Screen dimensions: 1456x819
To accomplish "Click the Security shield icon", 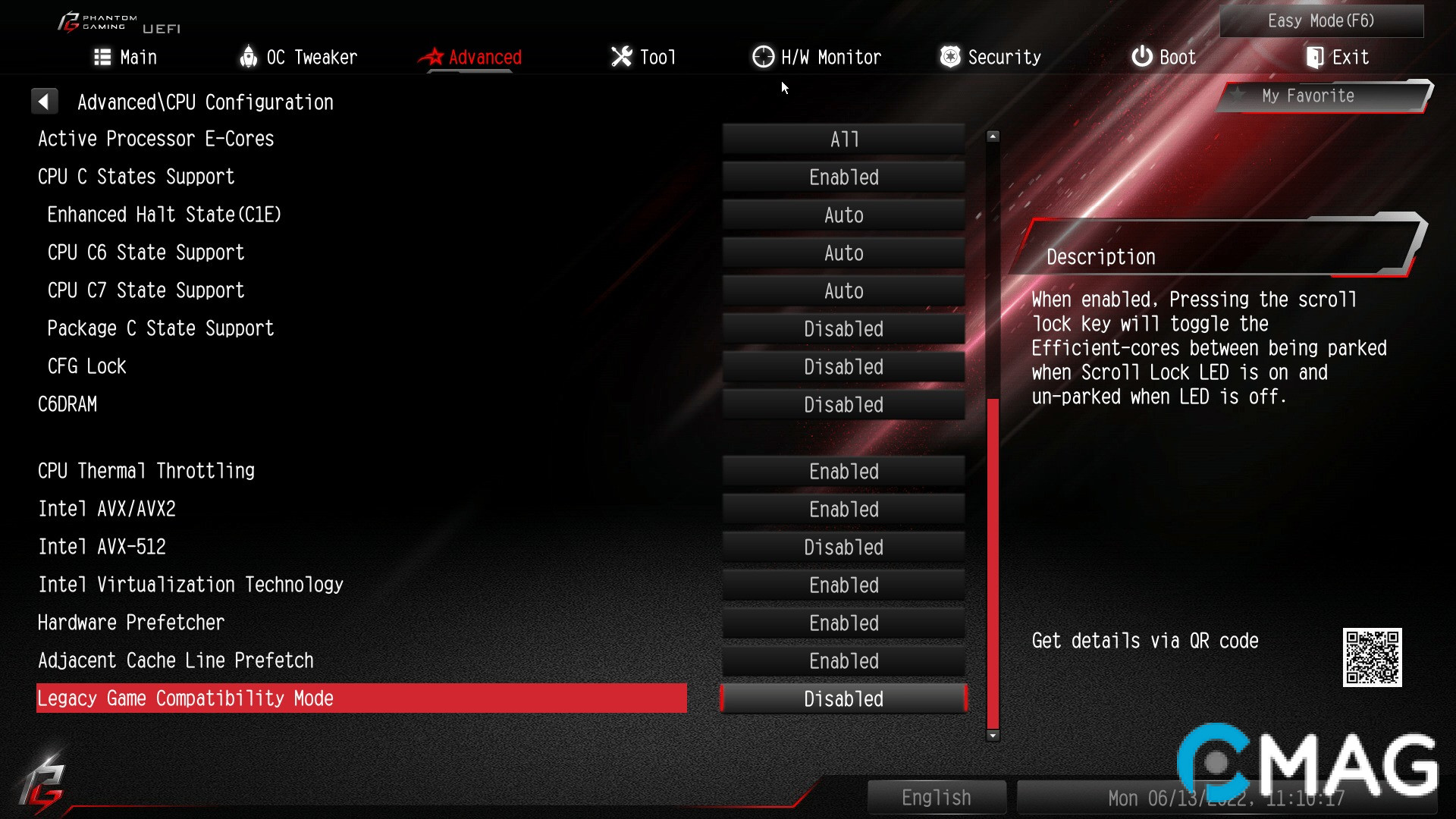I will coord(949,57).
